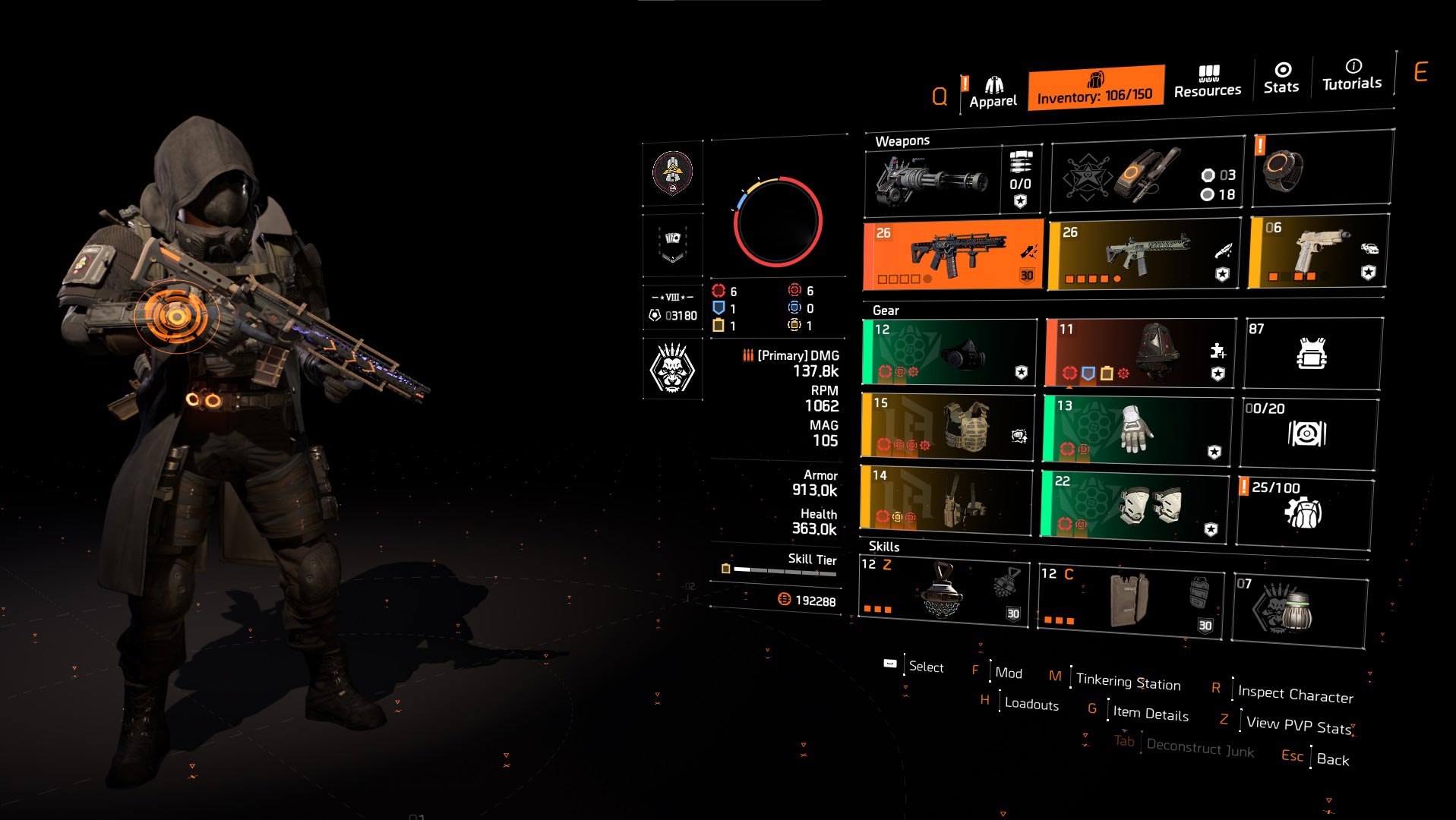The width and height of the screenshot is (1456, 820).
Task: Switch to the Apparel tab
Action: [x=992, y=93]
